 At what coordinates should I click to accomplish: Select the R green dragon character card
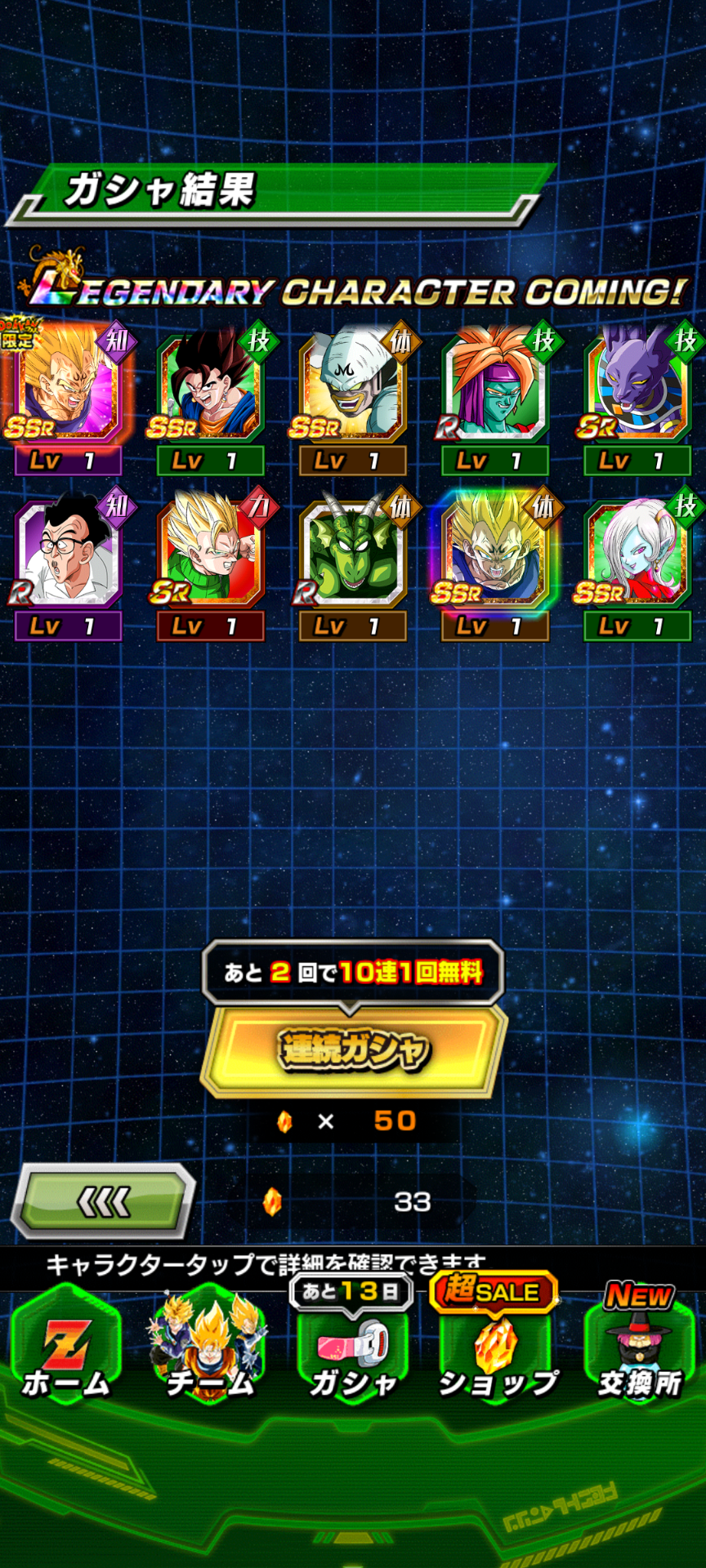tap(352, 554)
